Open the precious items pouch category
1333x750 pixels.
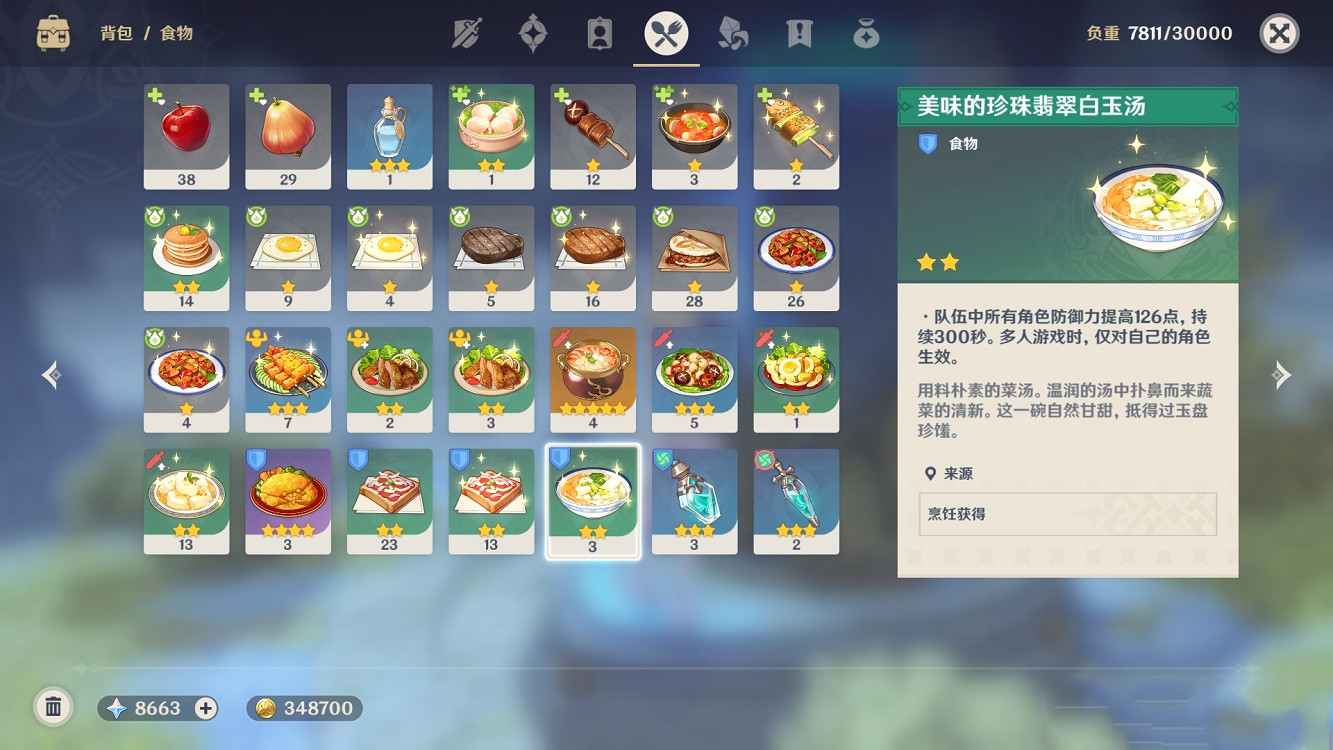click(x=864, y=32)
